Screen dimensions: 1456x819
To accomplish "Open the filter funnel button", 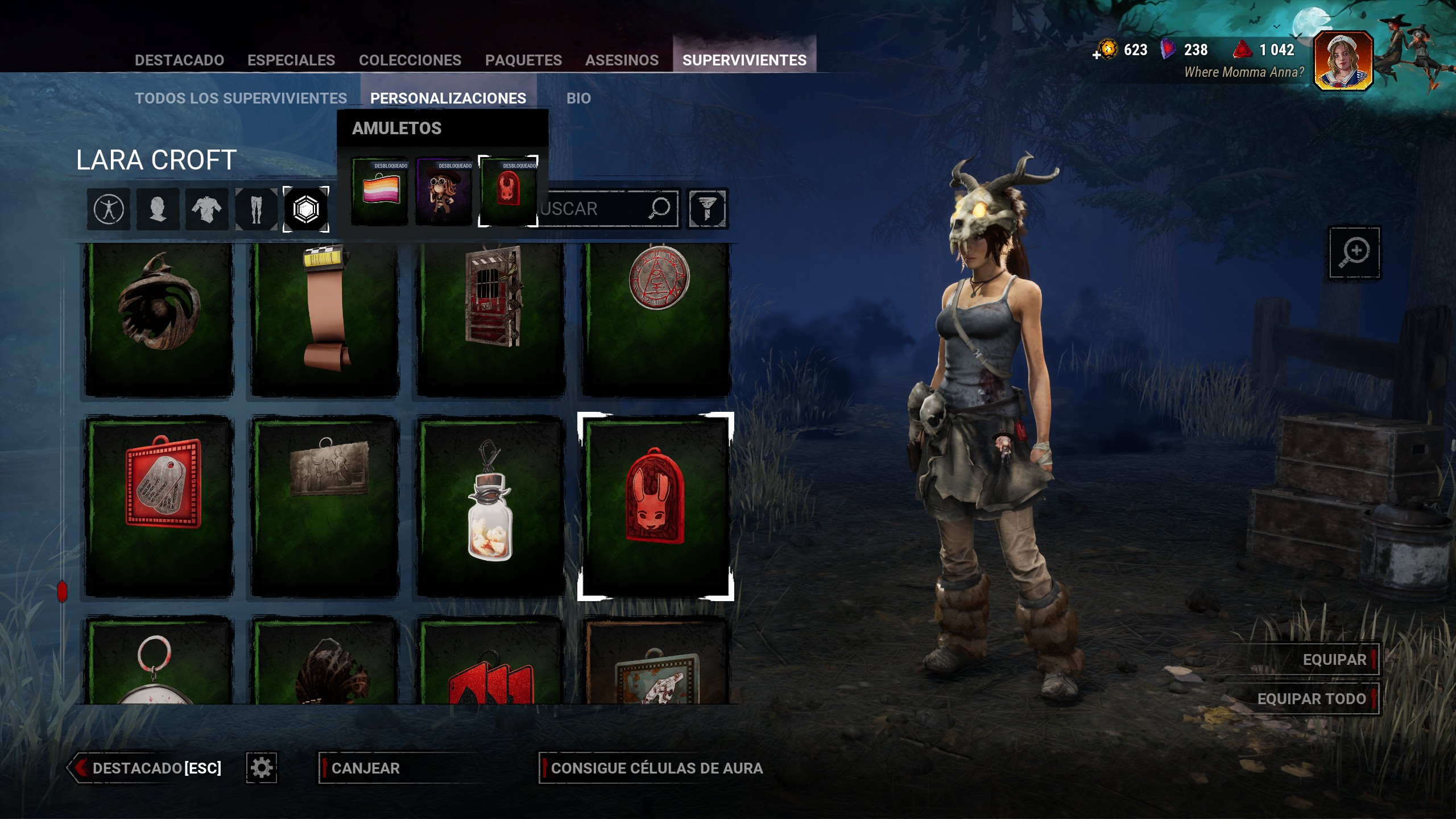I will coord(707,209).
